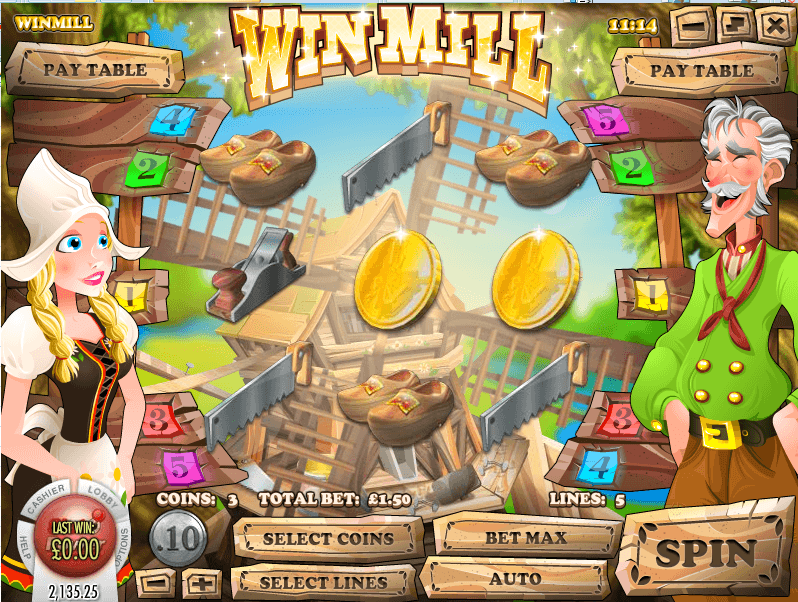Minimize the game window
Screen dimensions: 798x602
(x=695, y=23)
